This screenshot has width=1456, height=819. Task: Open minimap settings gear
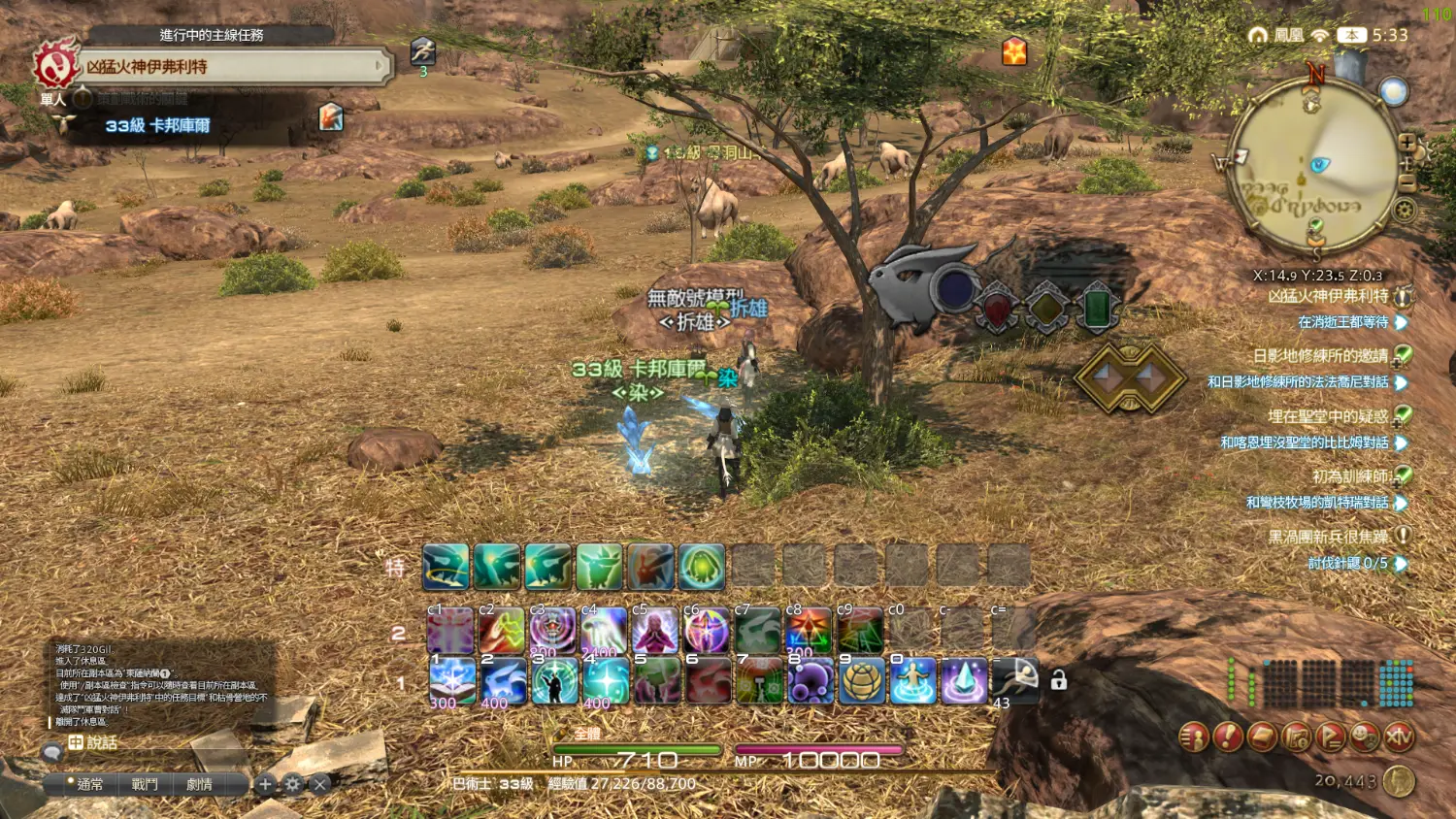point(1405,210)
